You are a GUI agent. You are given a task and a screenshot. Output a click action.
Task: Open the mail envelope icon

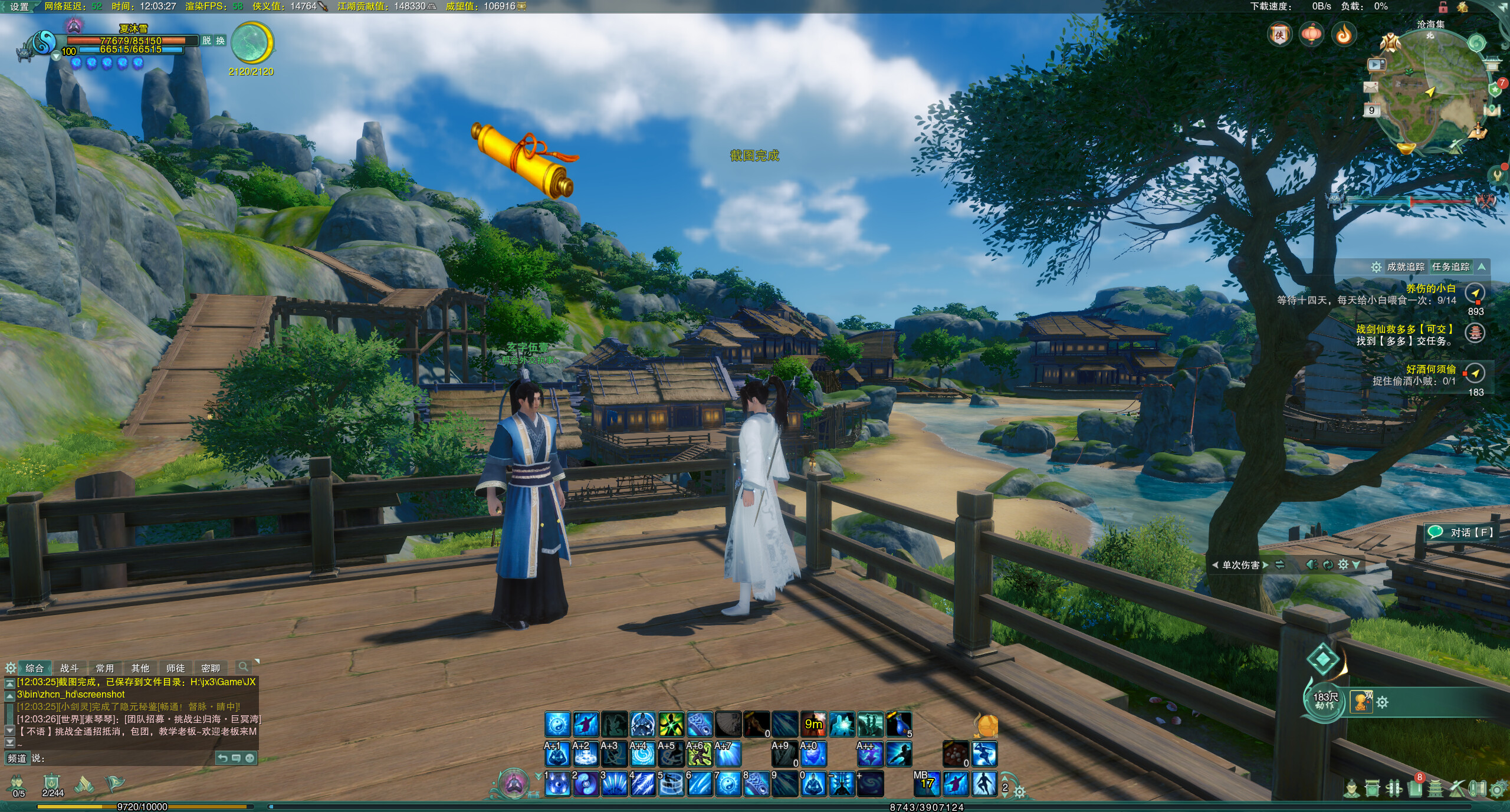(x=1370, y=87)
